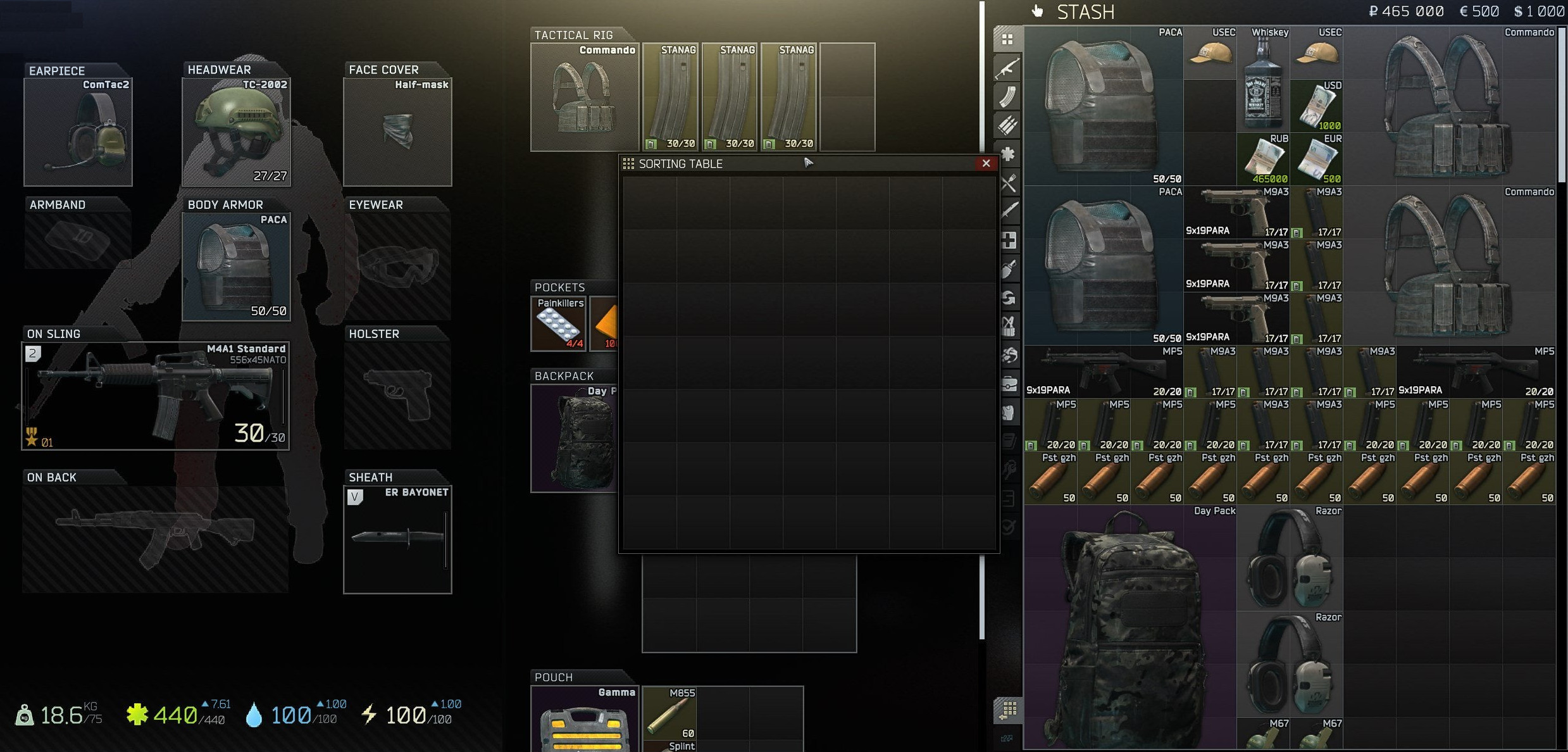Viewport: 1568px width, 752px height.
Task: Select the equipped PACA body armor
Action: pyautogui.click(x=236, y=266)
